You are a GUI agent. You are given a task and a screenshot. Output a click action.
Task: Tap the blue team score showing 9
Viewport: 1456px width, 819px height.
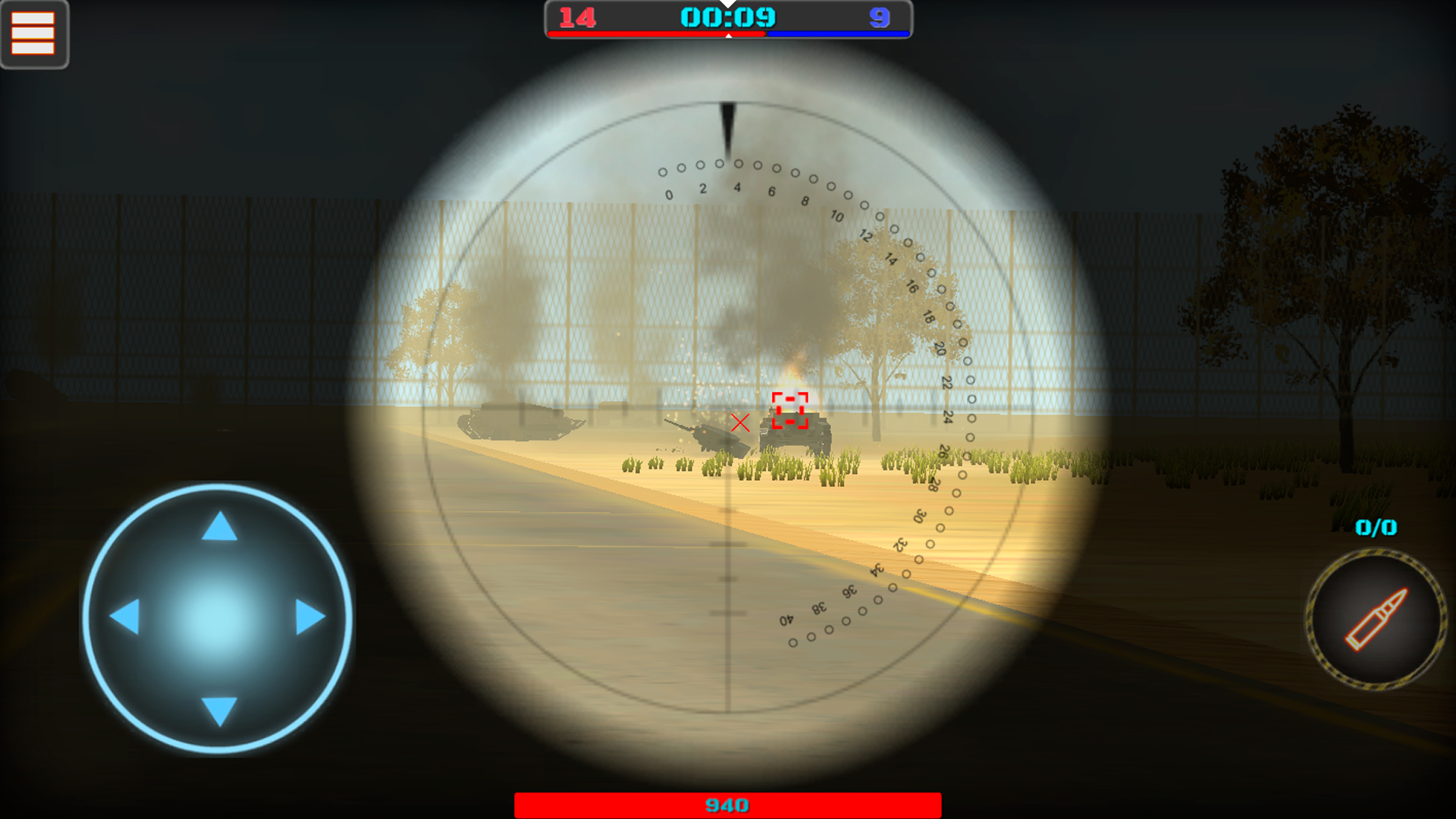coord(880,17)
